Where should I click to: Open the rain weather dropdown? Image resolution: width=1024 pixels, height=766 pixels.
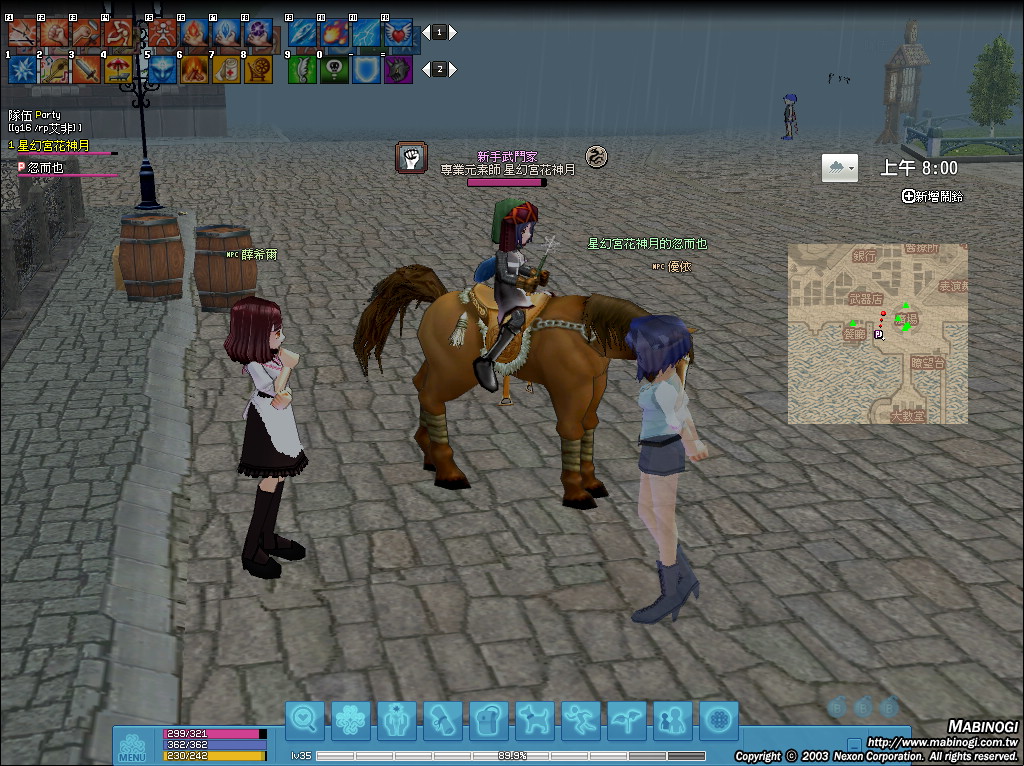tap(840, 168)
